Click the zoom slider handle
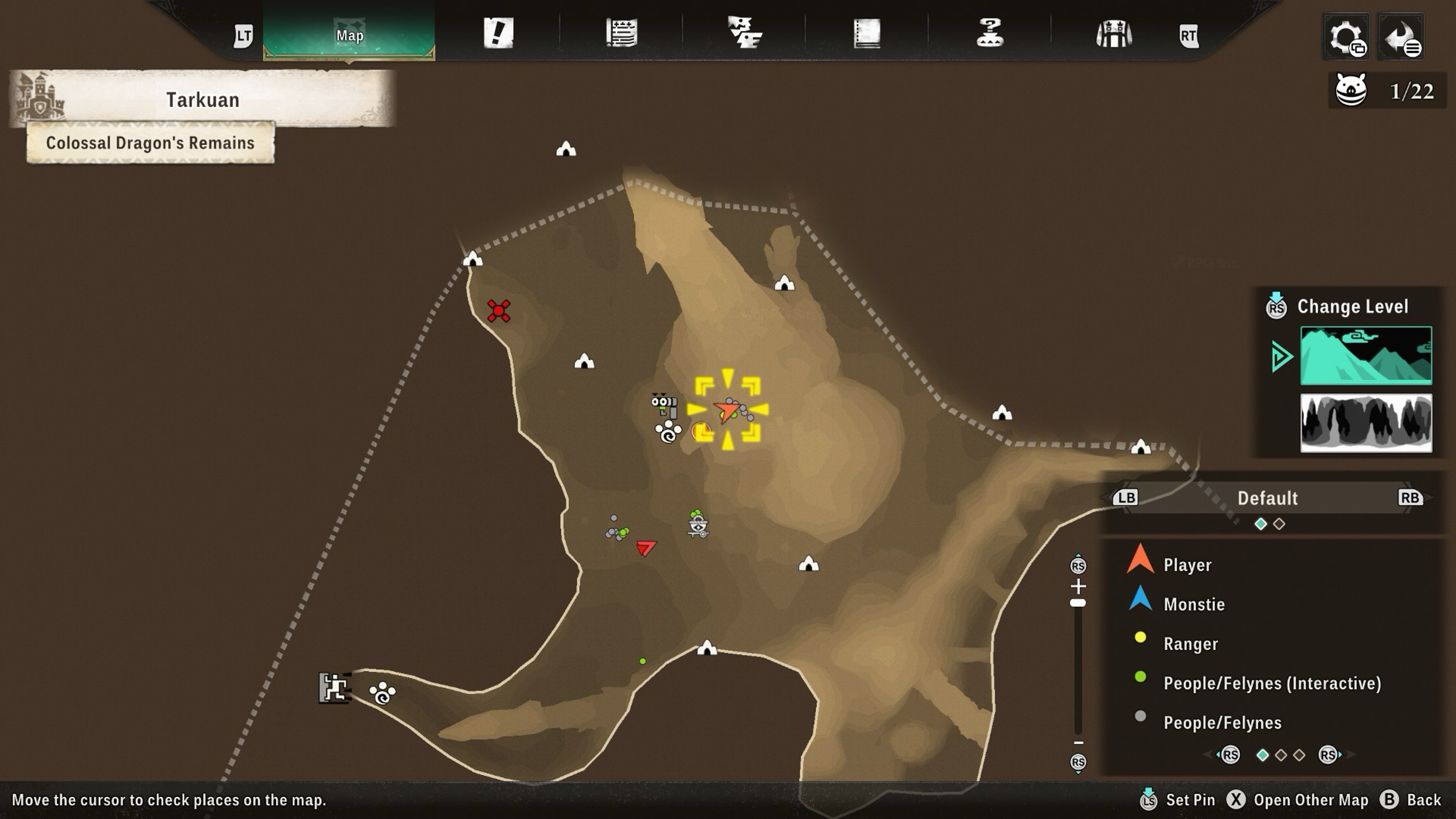Screen dimensions: 1456x819 (1078, 603)
